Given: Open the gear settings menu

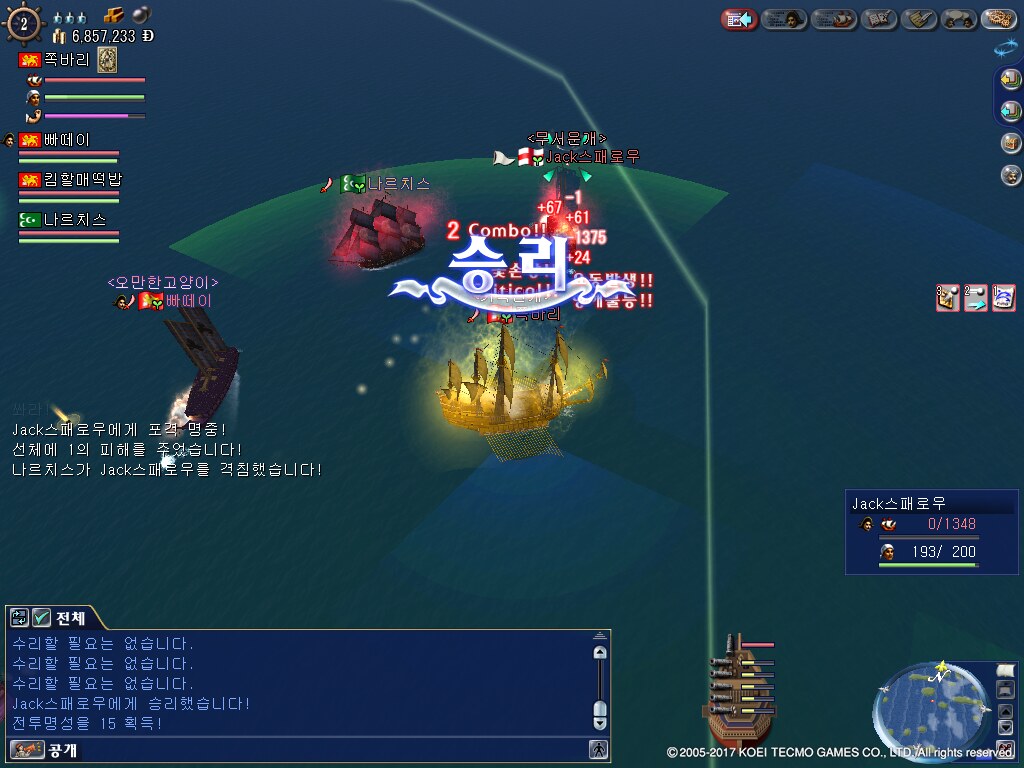Looking at the screenshot, I should click(998, 19).
